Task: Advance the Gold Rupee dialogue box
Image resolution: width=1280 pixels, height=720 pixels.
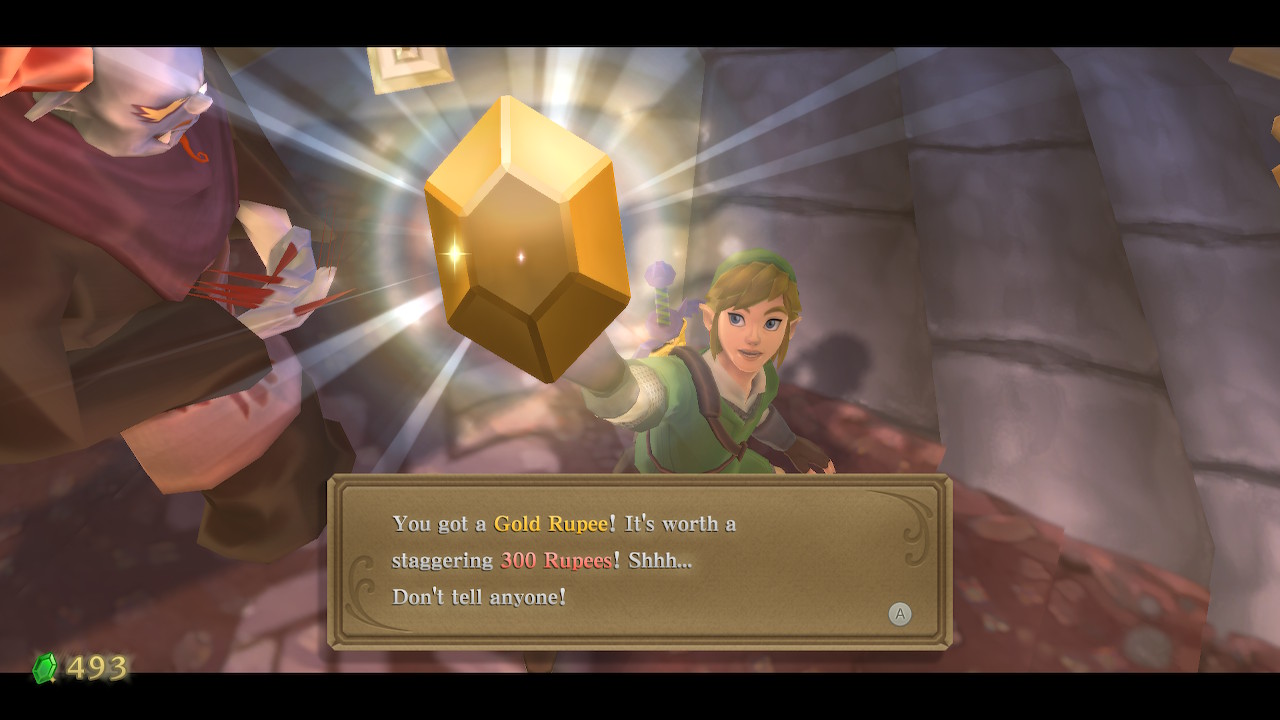Action: click(x=900, y=614)
